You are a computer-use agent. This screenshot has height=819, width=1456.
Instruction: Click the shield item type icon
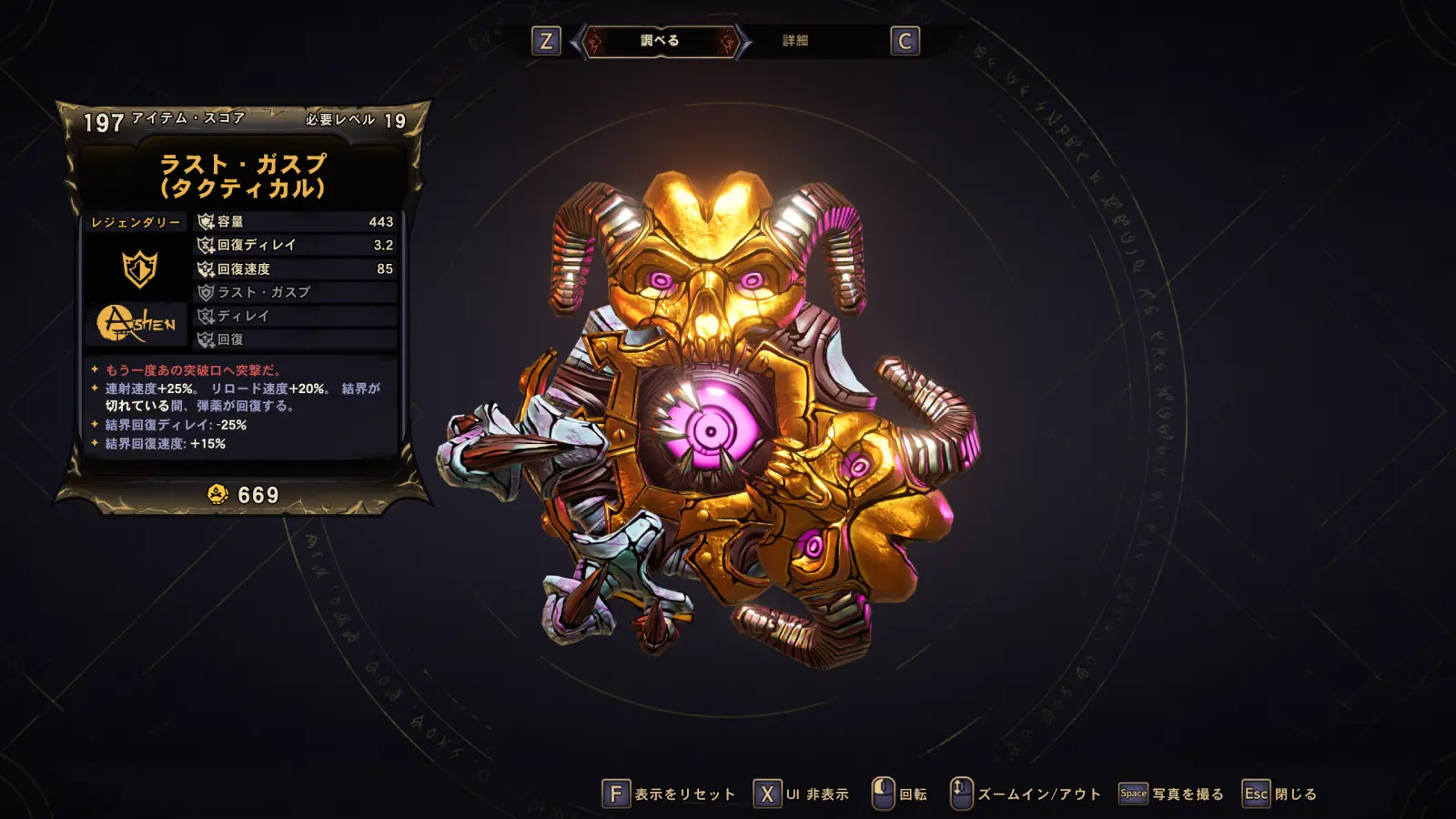pyautogui.click(x=139, y=268)
